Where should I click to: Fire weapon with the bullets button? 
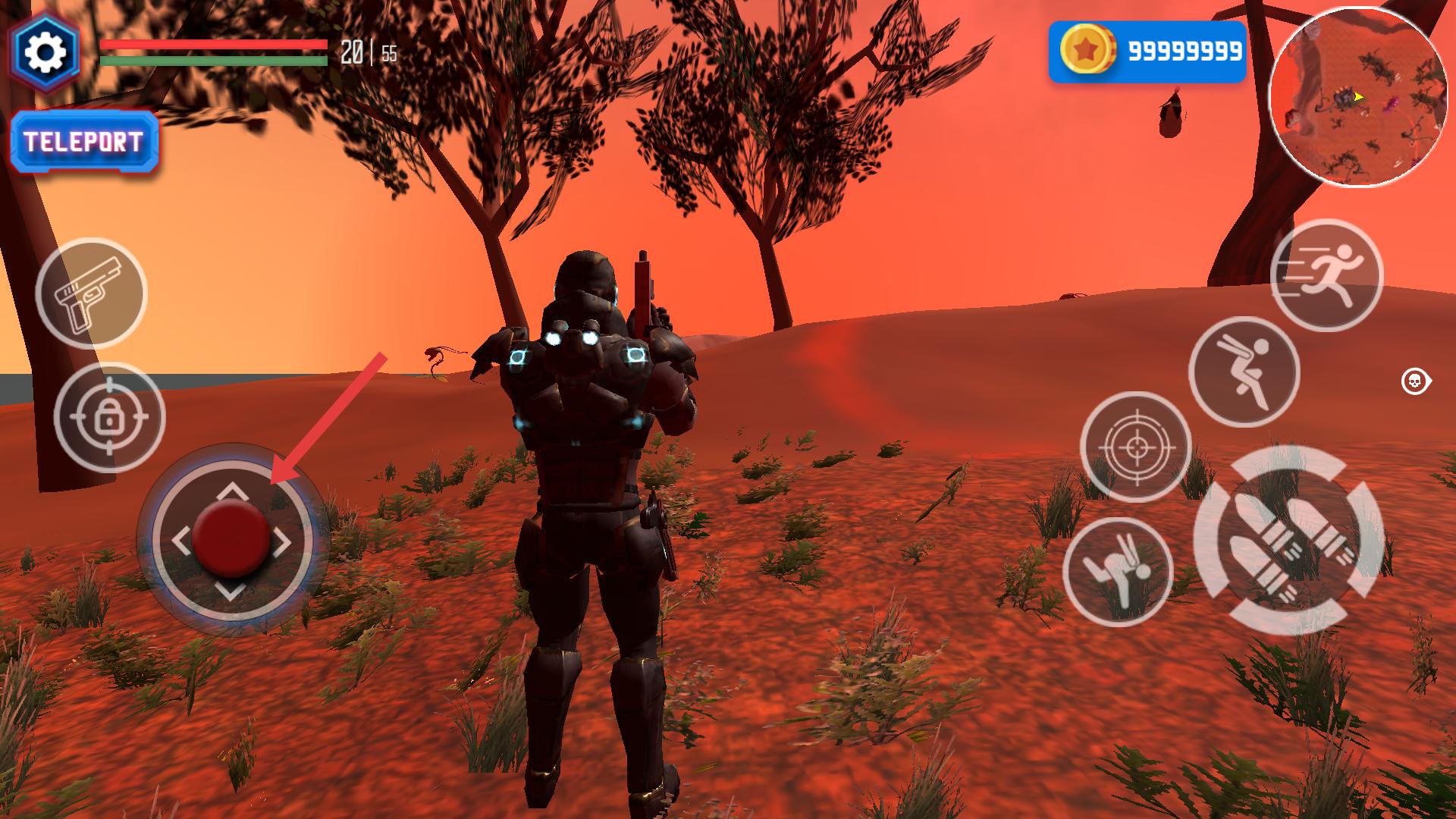[x=1288, y=540]
